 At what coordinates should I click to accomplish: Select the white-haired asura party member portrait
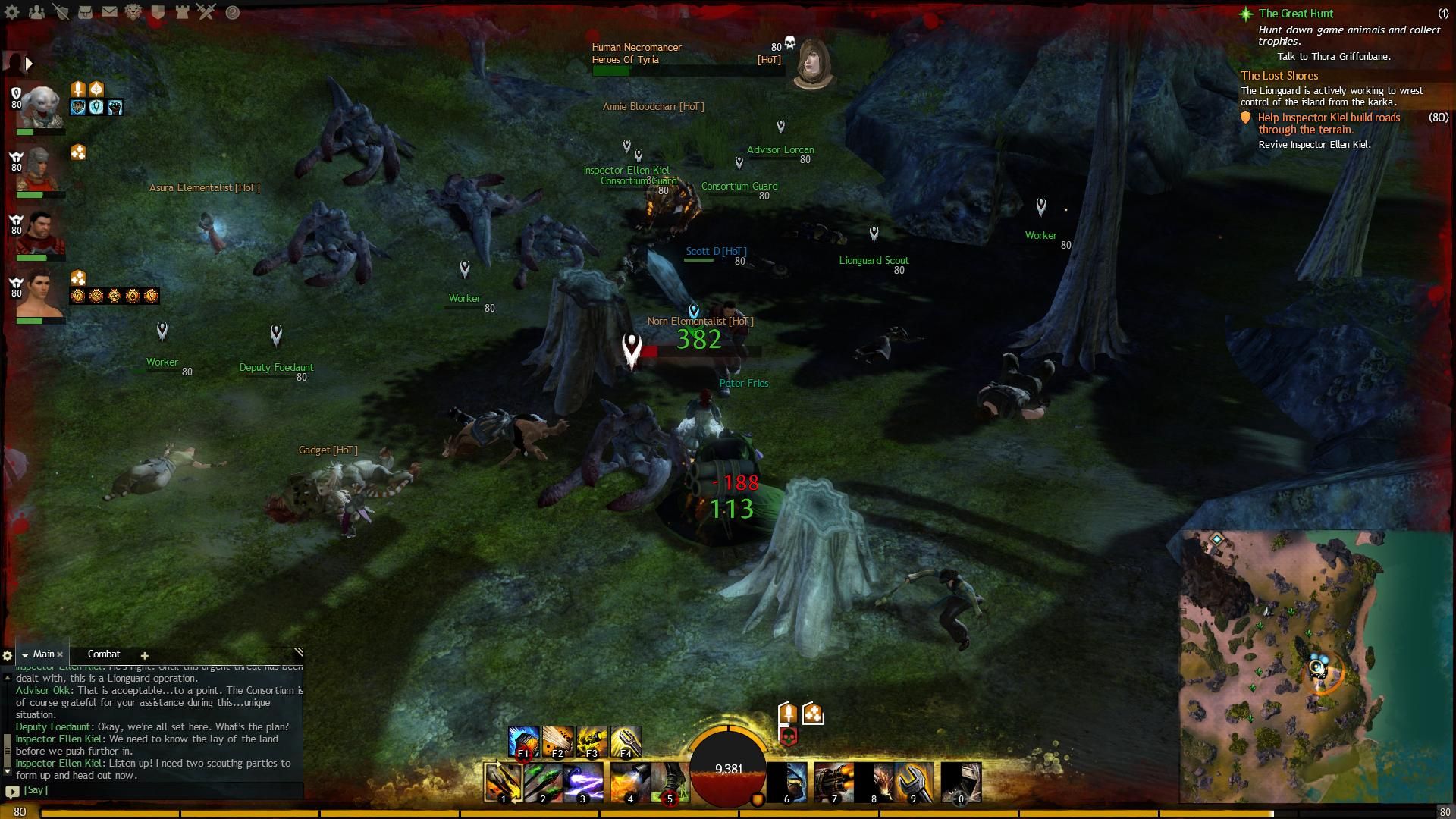coord(39,106)
